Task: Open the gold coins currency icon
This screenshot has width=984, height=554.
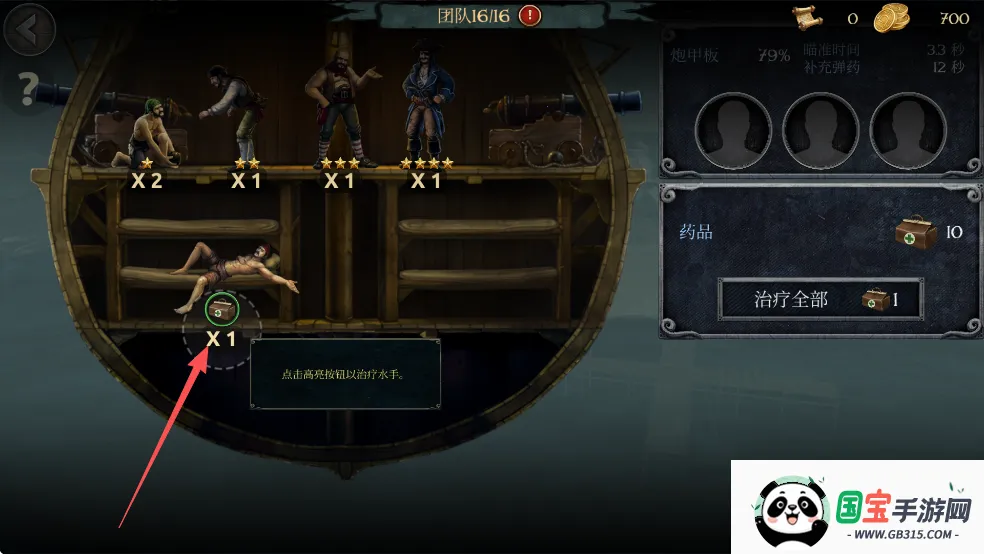Action: pyautogui.click(x=890, y=17)
